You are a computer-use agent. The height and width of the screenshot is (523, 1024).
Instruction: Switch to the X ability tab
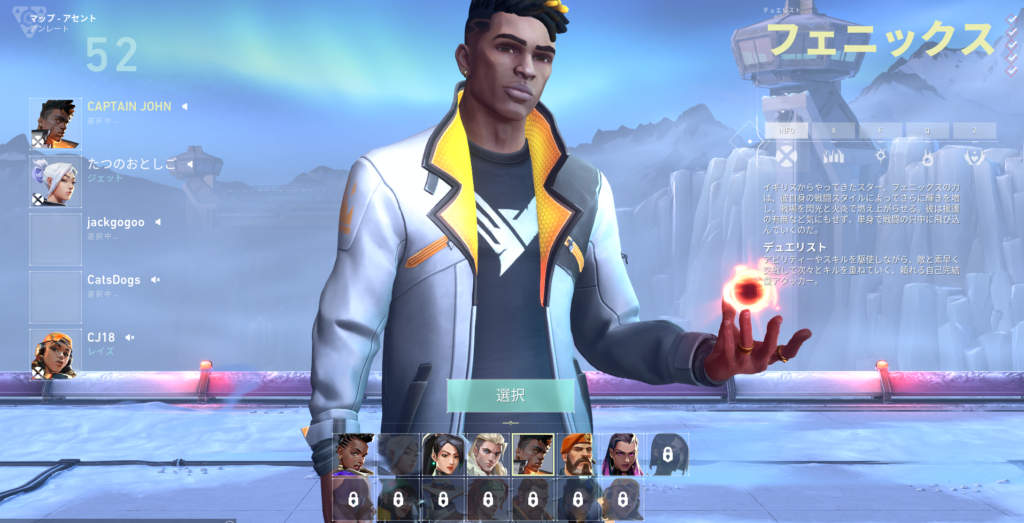tap(834, 130)
